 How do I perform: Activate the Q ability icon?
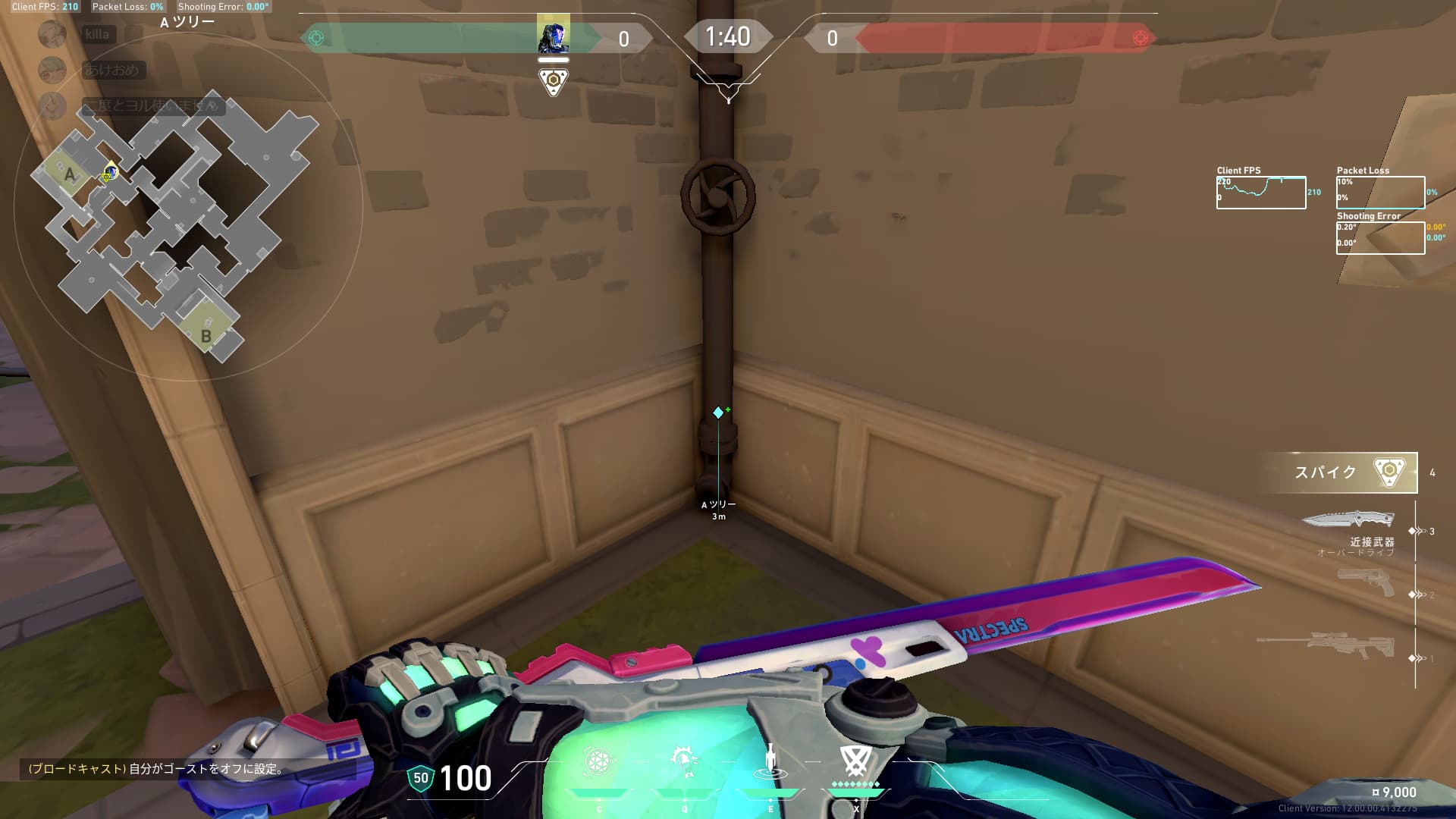point(684,761)
